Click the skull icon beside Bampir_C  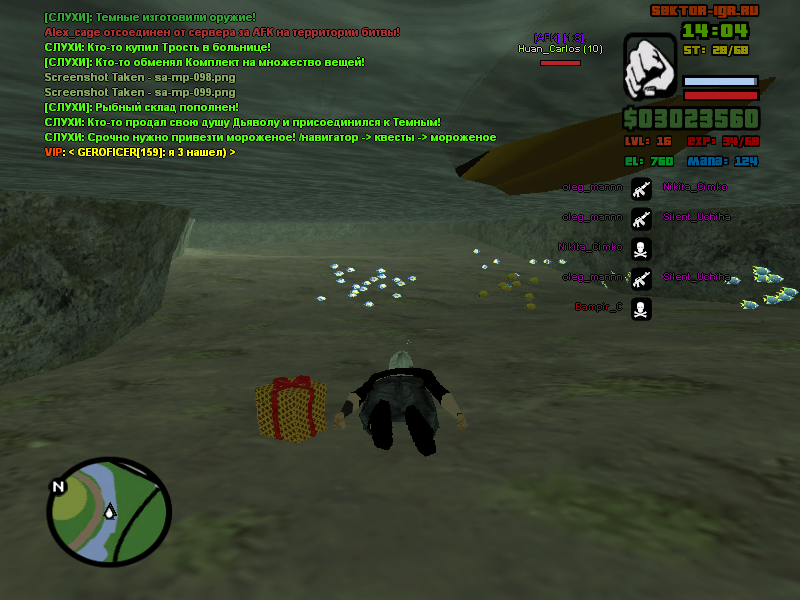click(641, 308)
